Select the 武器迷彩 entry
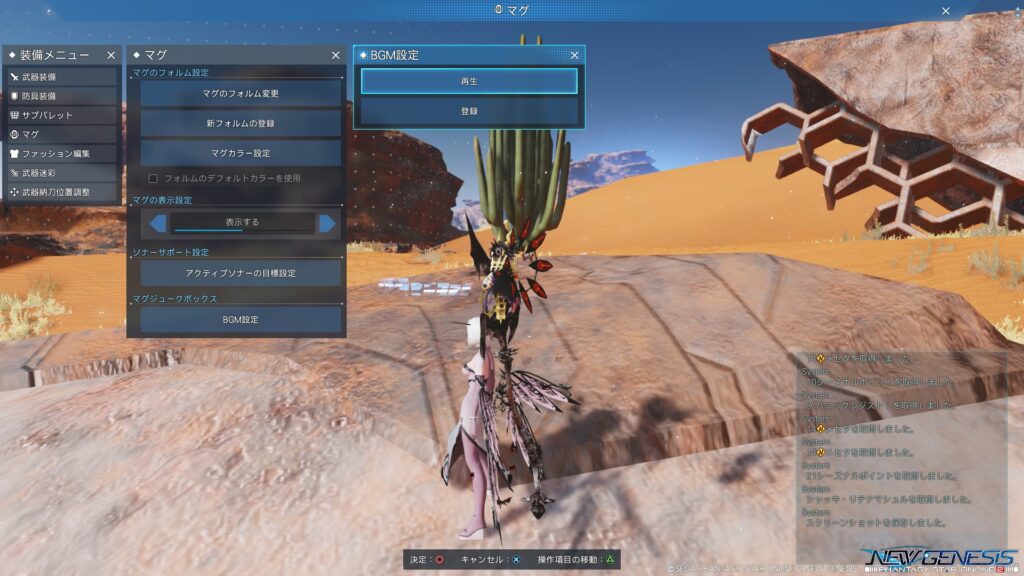The width and height of the screenshot is (1024, 576). click(61, 173)
